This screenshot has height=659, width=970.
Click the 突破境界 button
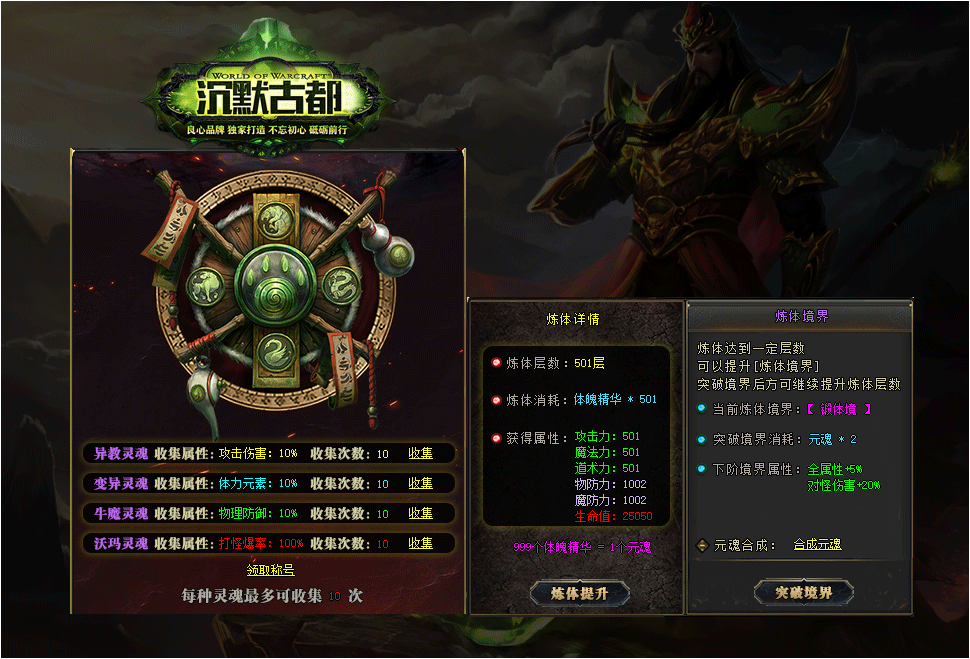803,592
